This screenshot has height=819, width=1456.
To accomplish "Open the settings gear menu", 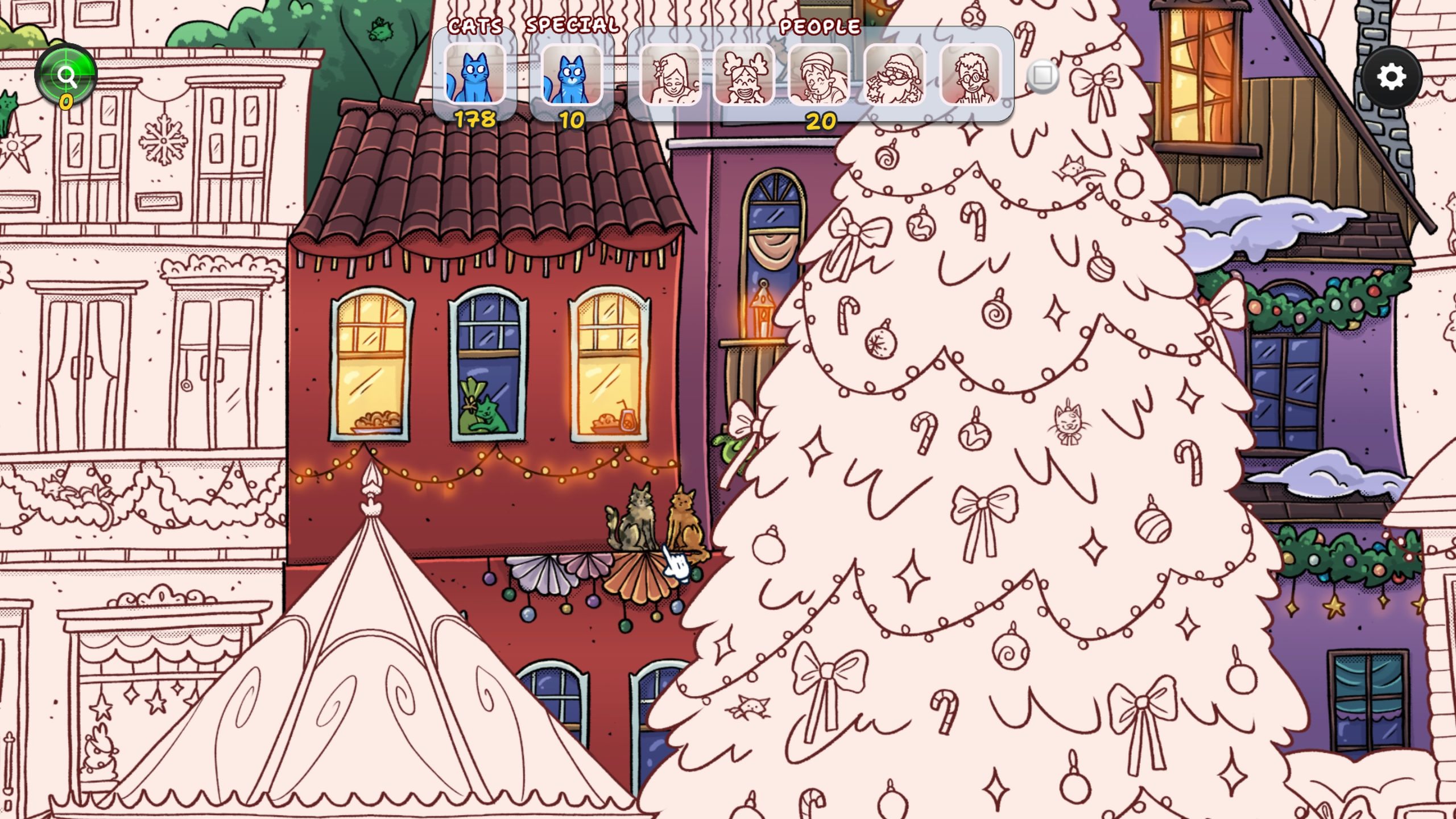I will click(1391, 77).
